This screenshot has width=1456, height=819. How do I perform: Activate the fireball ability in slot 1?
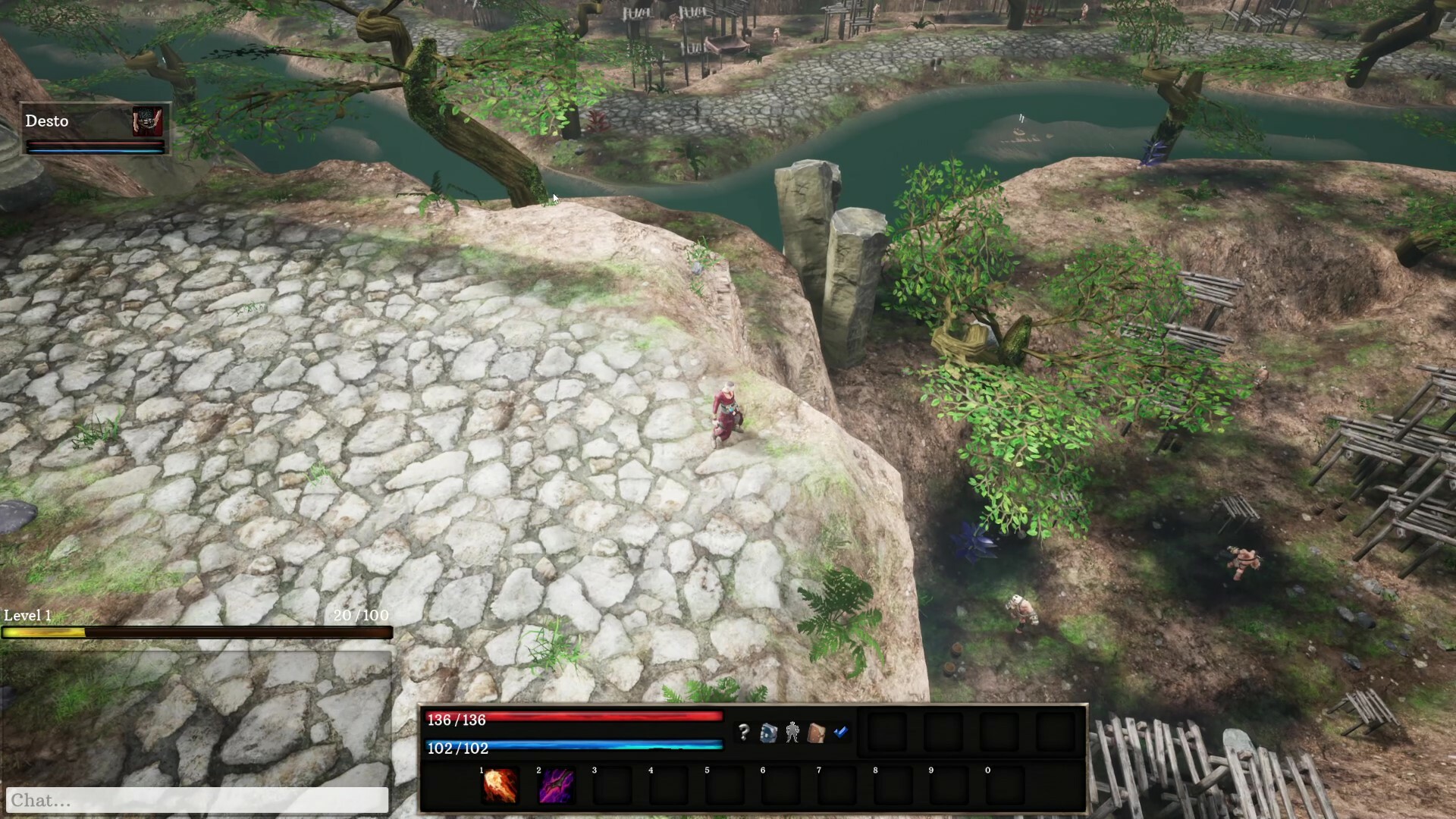(x=500, y=786)
